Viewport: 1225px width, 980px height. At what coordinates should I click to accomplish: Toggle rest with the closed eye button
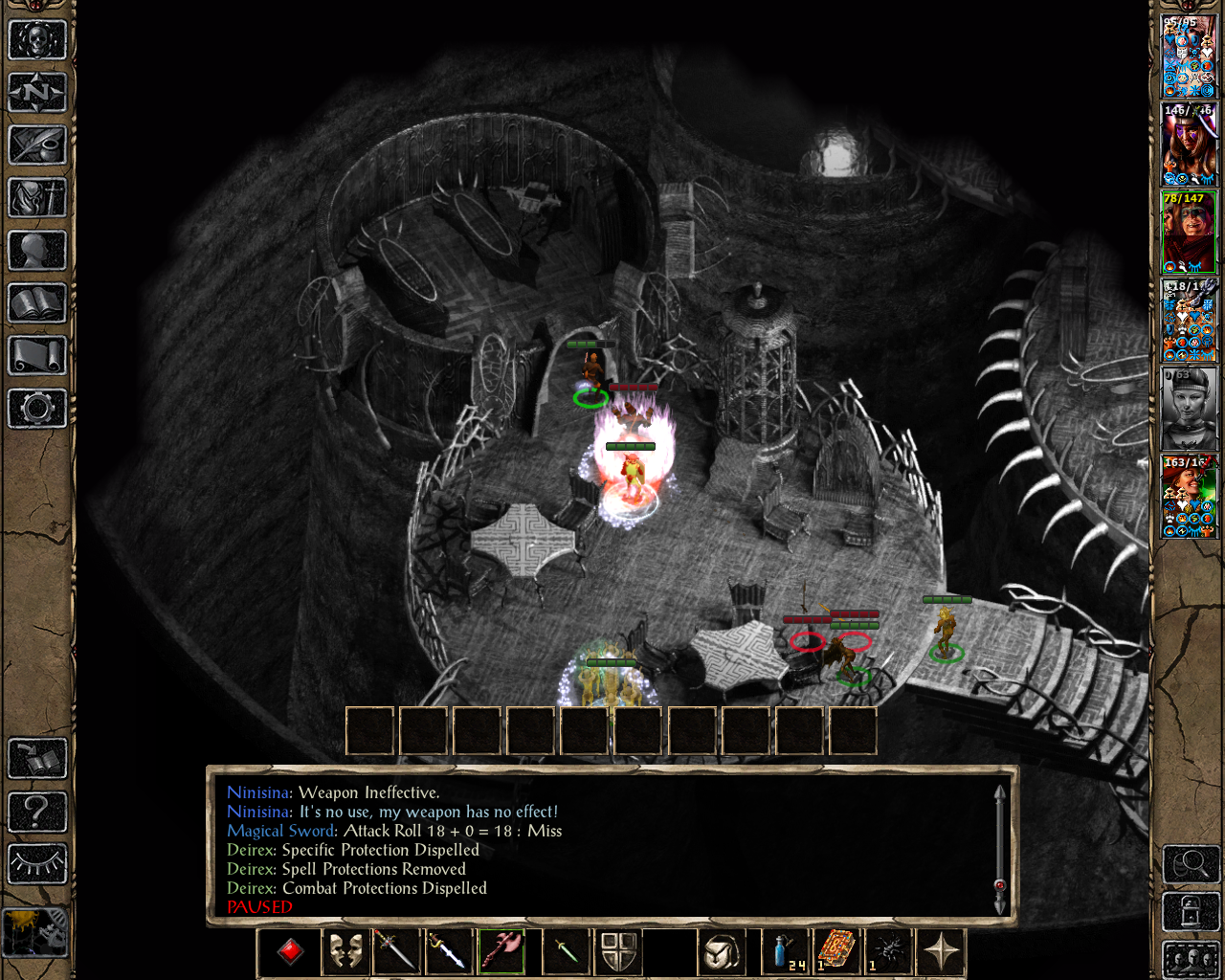pyautogui.click(x=37, y=864)
